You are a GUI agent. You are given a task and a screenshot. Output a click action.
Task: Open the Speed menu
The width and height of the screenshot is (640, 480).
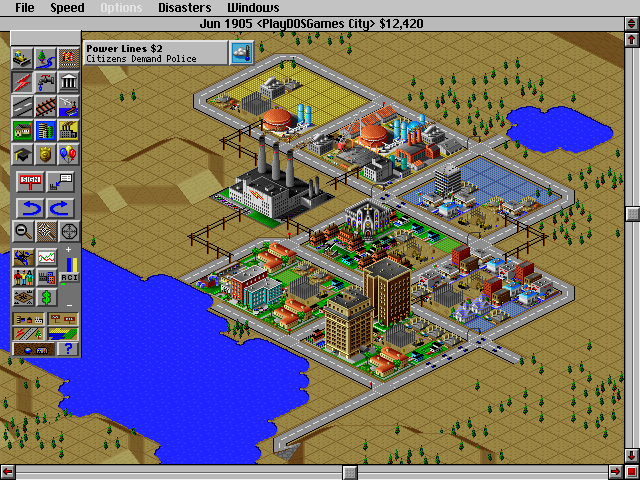68,8
